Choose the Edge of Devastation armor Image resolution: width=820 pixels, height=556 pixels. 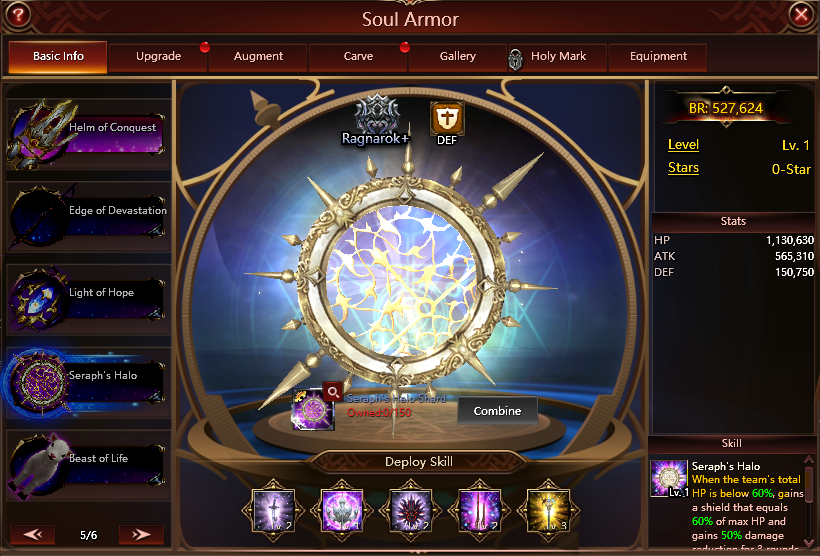pyautogui.click(x=88, y=217)
